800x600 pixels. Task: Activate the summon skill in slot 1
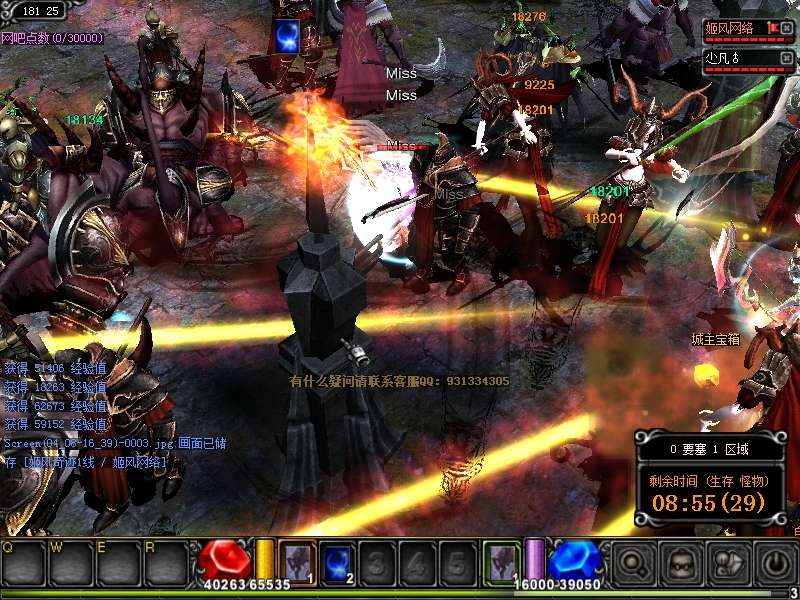[297, 560]
